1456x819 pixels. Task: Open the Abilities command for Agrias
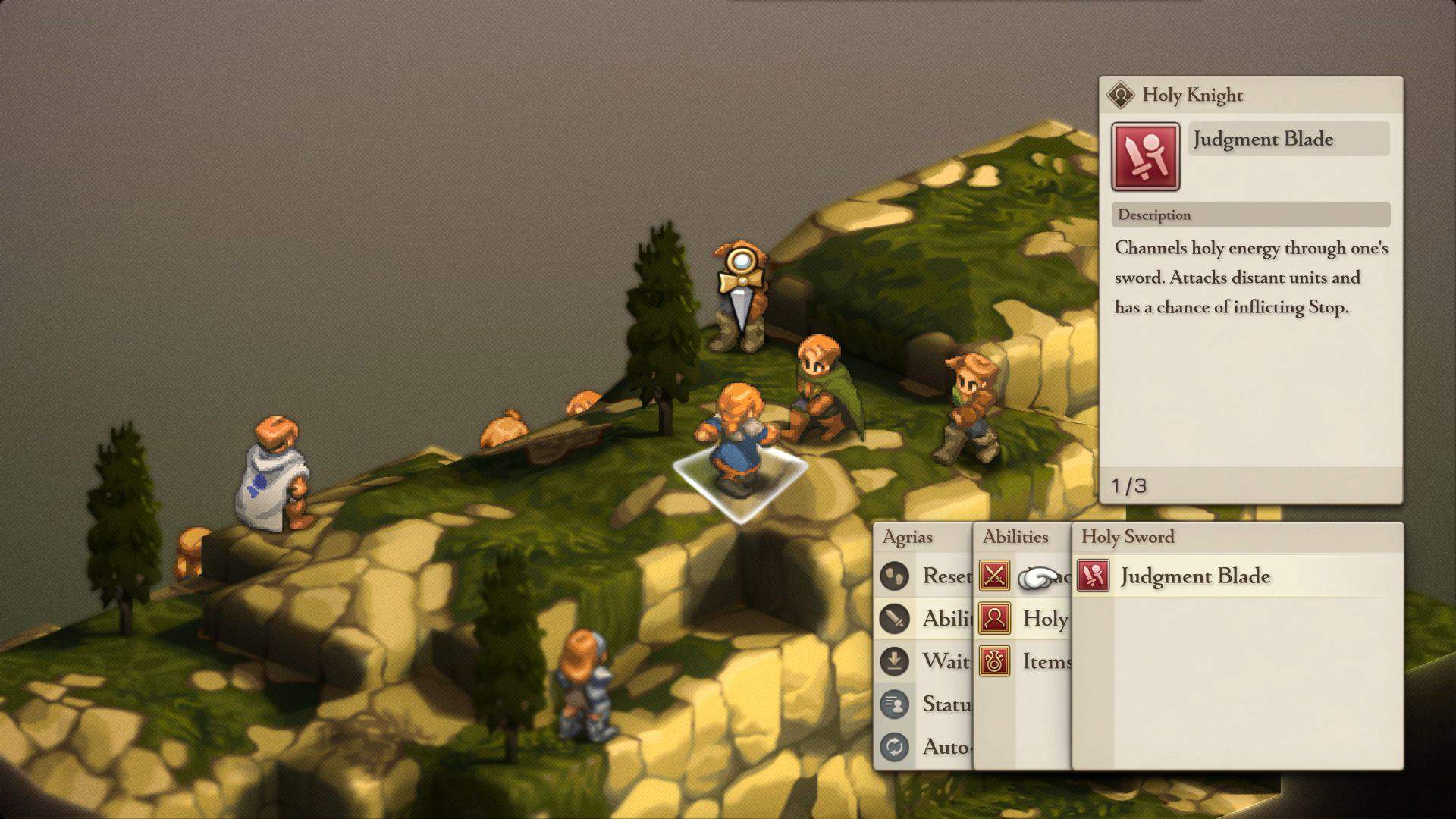(925, 619)
